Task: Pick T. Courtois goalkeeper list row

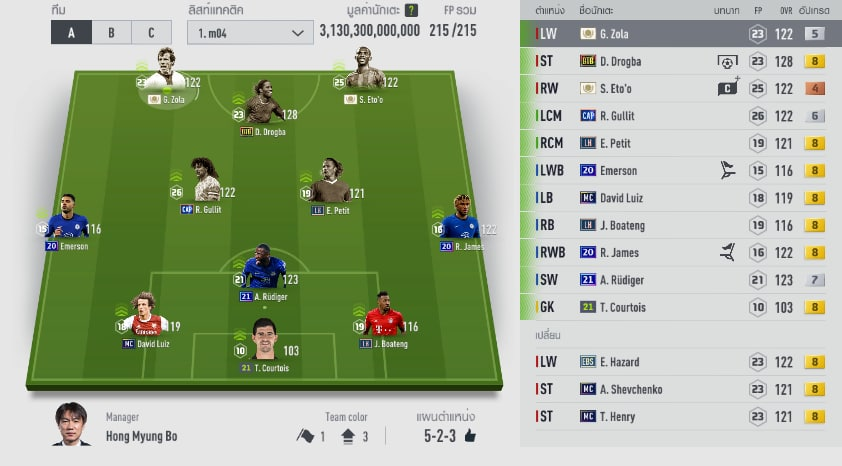Action: coord(680,307)
